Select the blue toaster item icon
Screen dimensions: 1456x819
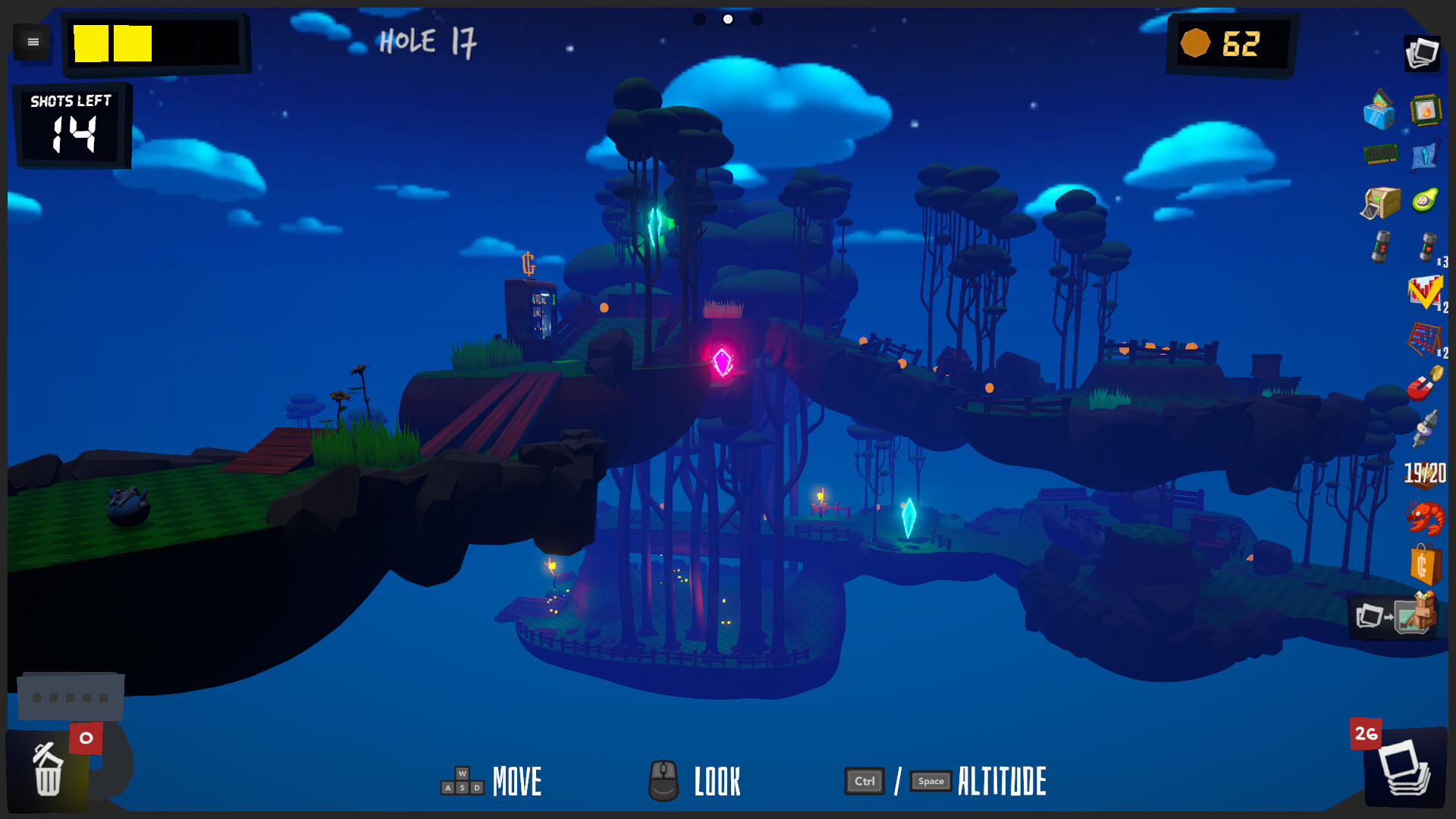click(x=1379, y=111)
